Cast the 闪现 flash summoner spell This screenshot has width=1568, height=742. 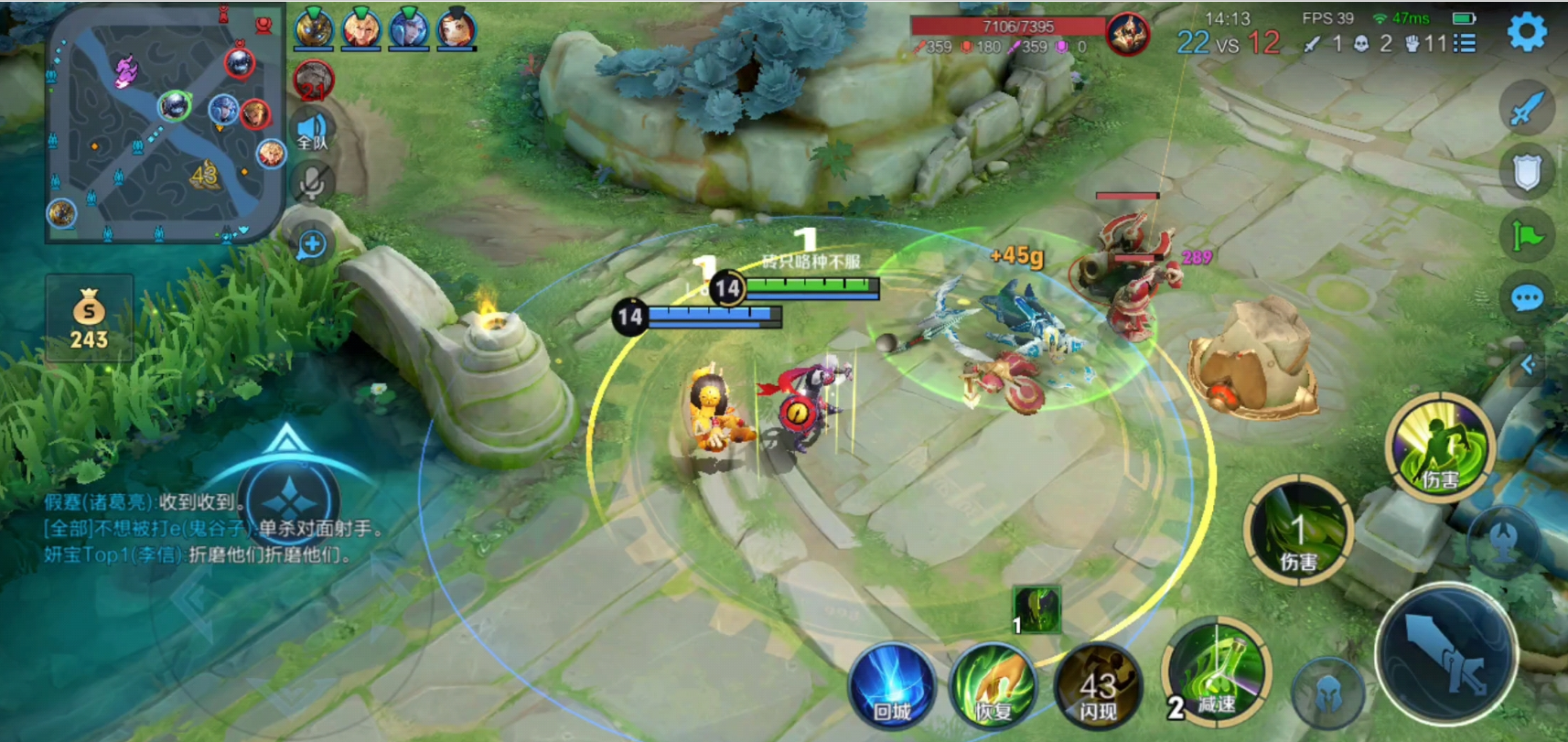[x=1098, y=688]
